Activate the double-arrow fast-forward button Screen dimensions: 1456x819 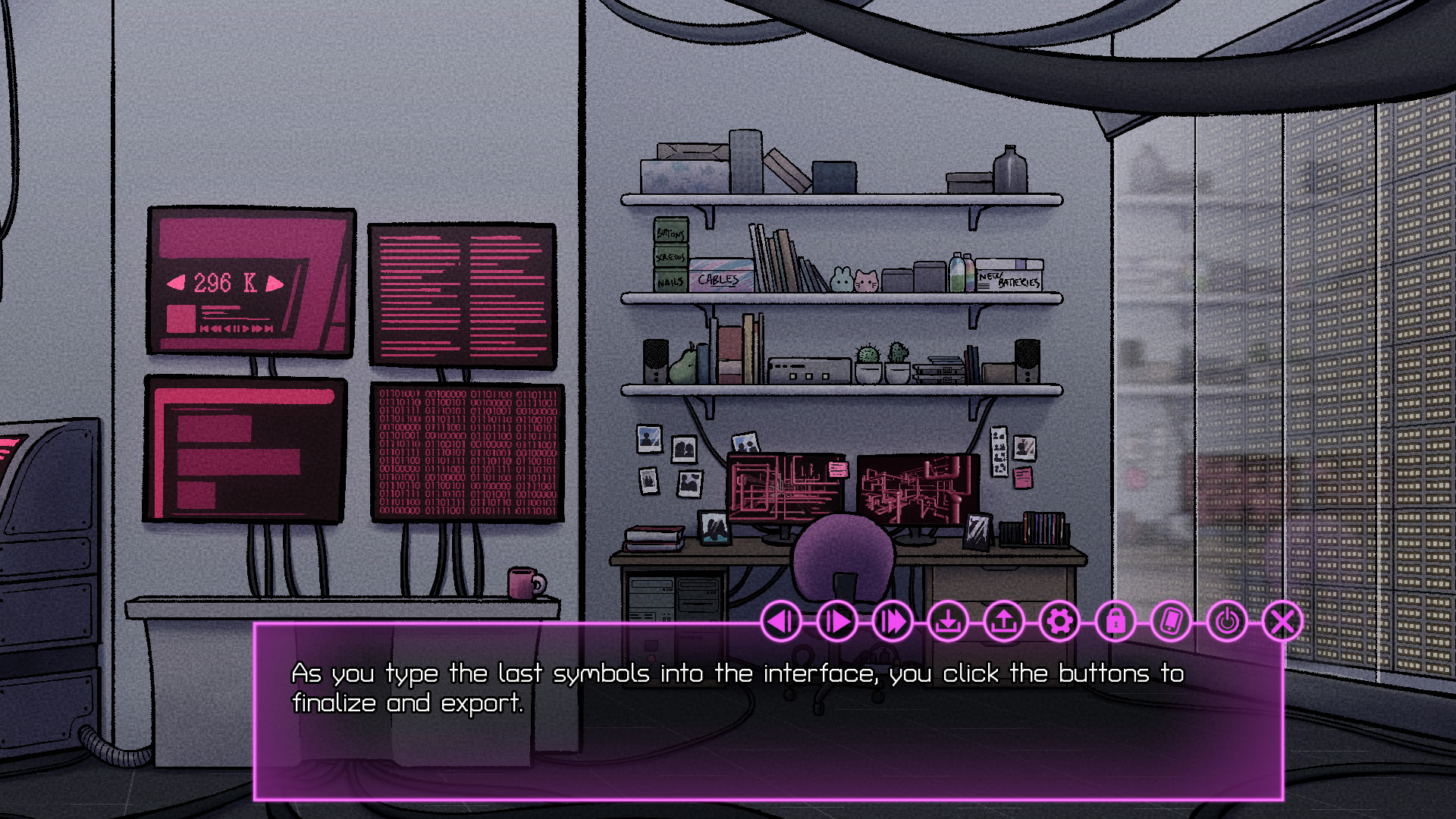pos(893,622)
